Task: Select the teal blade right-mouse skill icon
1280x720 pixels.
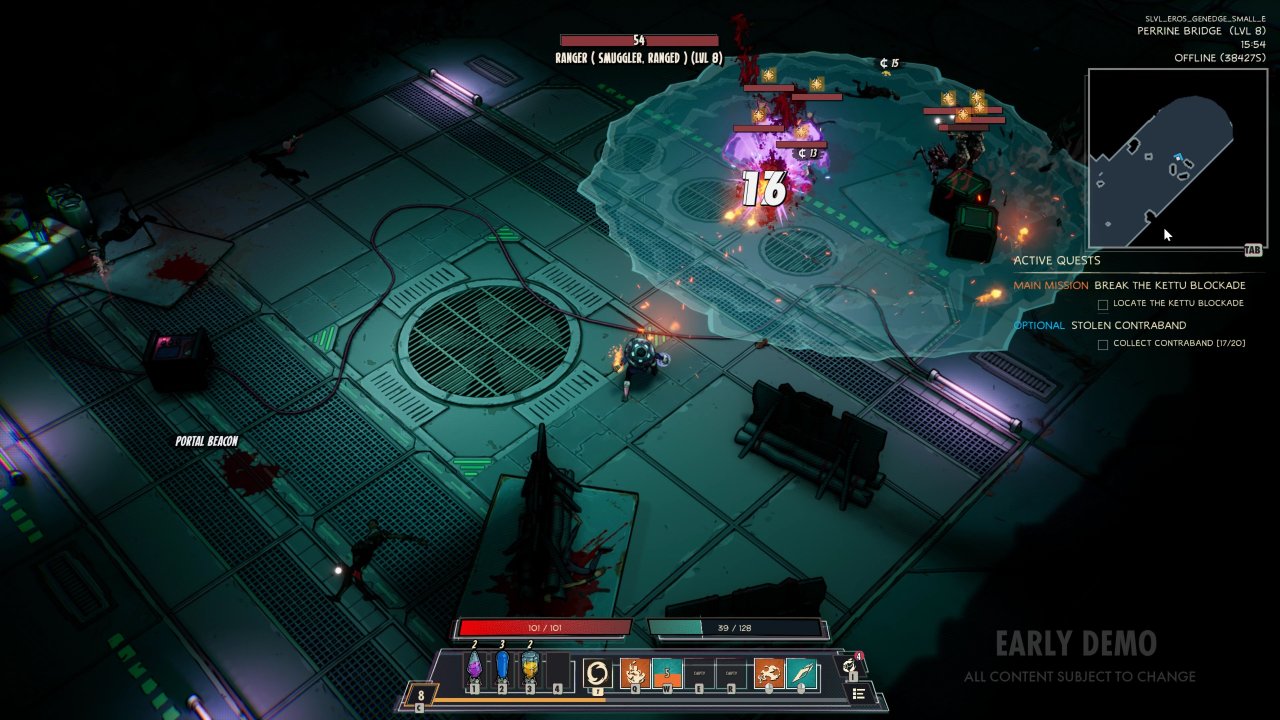Action: point(799,670)
